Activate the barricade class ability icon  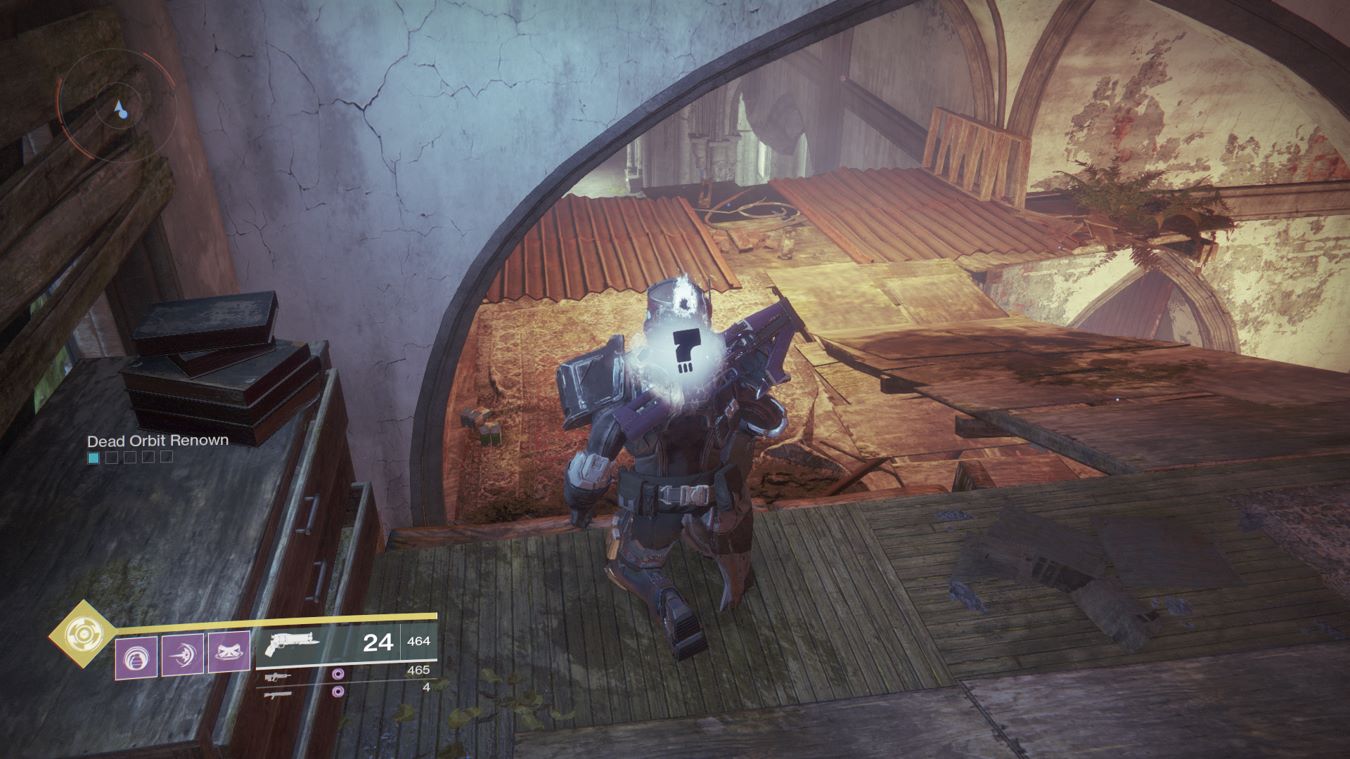click(x=228, y=652)
